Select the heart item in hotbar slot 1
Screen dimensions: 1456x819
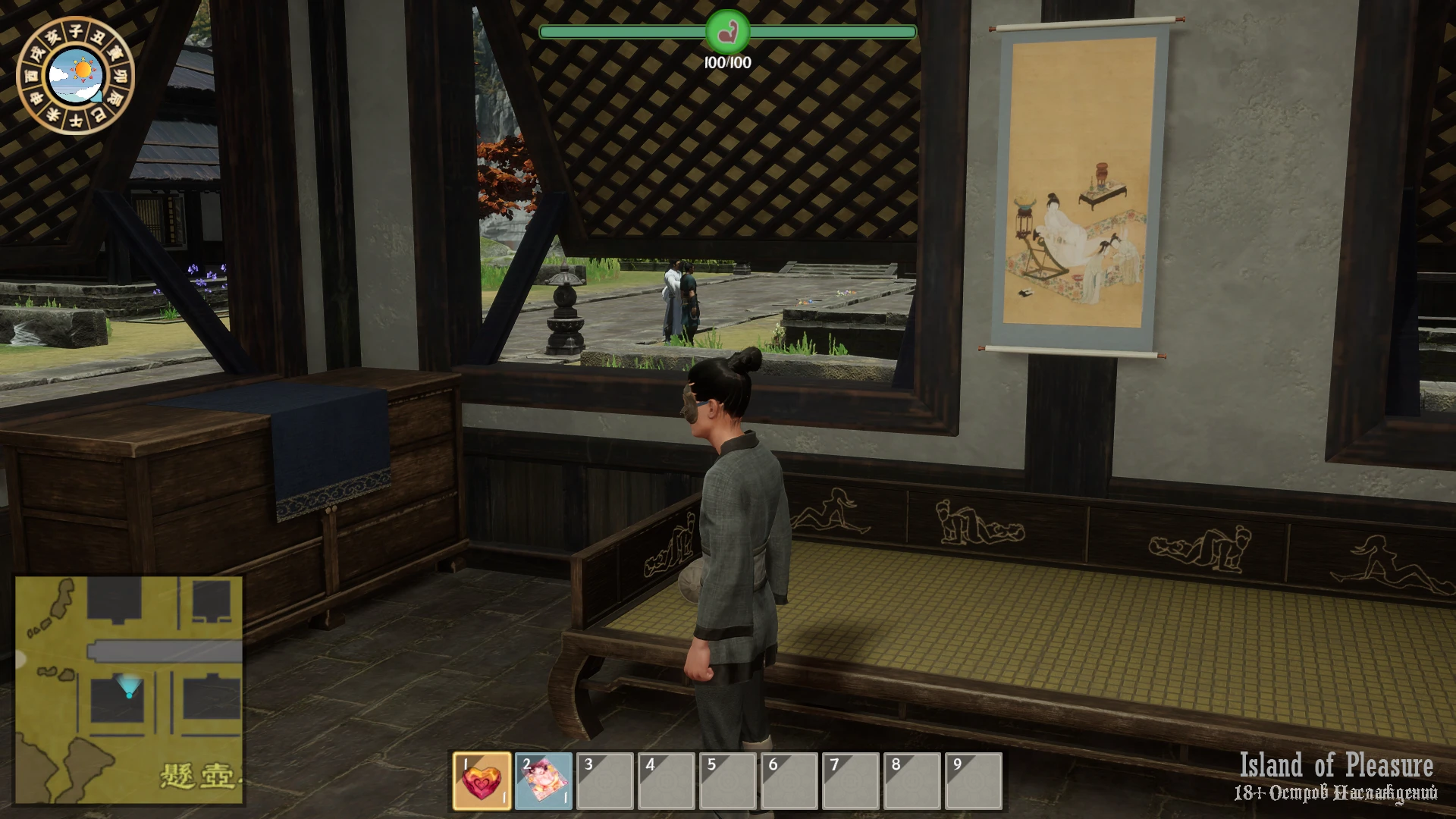coord(482,781)
